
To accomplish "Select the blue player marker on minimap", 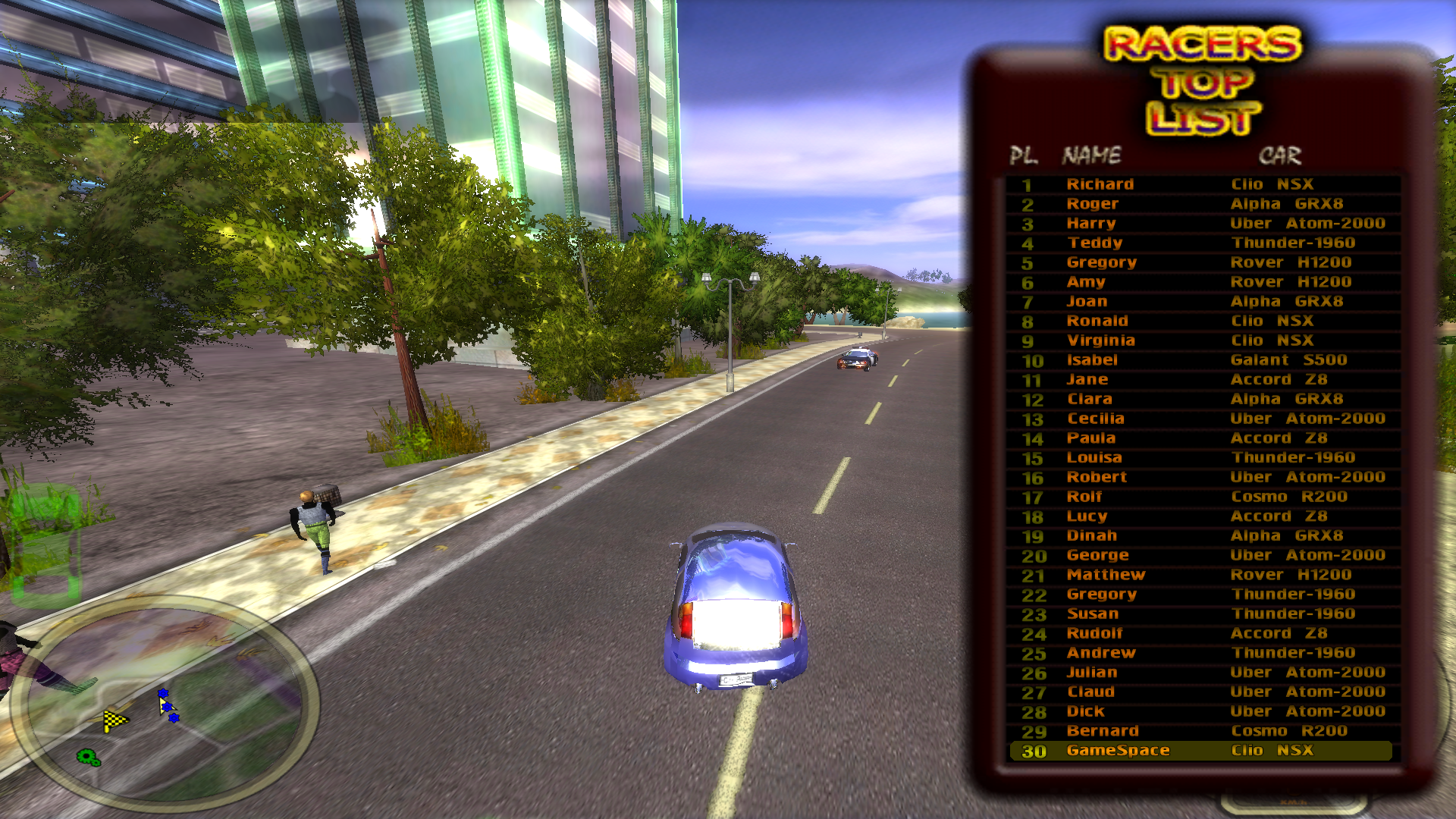I will [168, 705].
